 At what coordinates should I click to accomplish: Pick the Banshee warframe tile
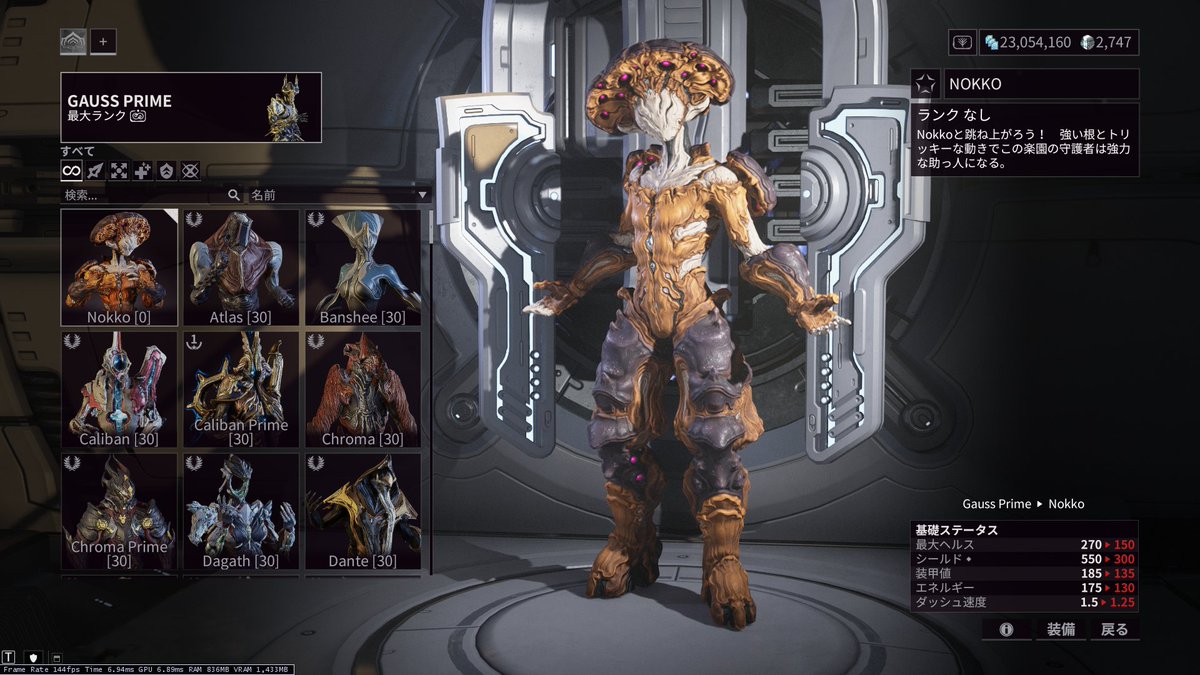click(x=363, y=268)
